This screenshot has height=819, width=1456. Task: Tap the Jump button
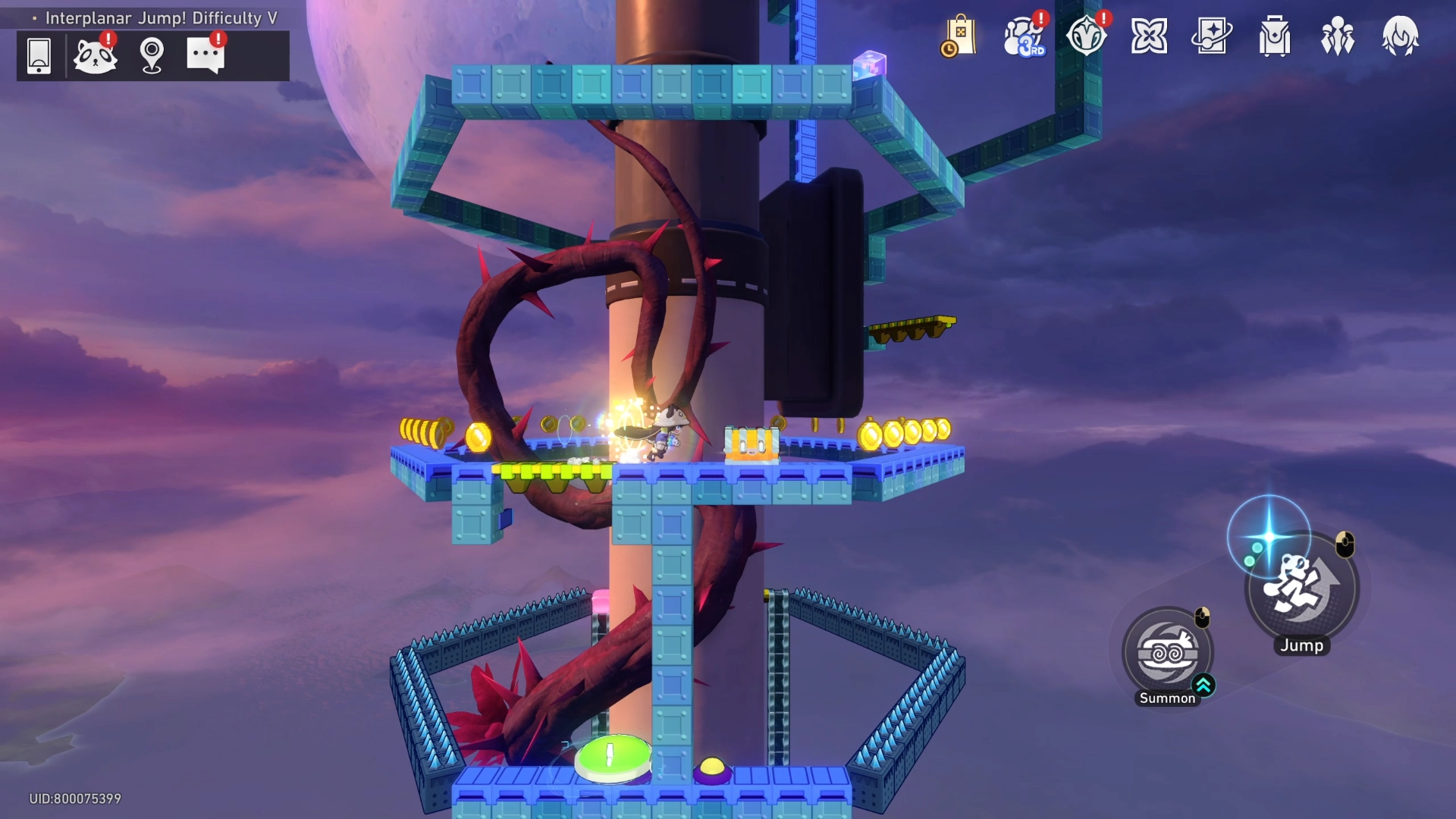[x=1303, y=589]
